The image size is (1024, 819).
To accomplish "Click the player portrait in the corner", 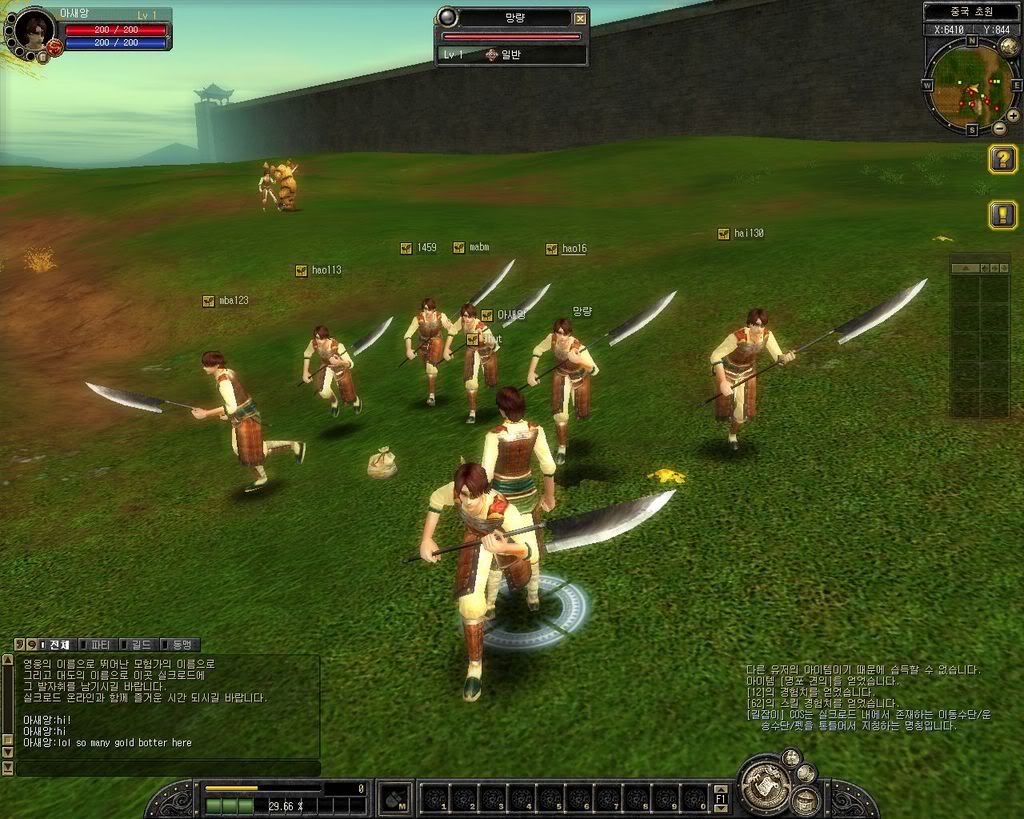I will point(35,31).
